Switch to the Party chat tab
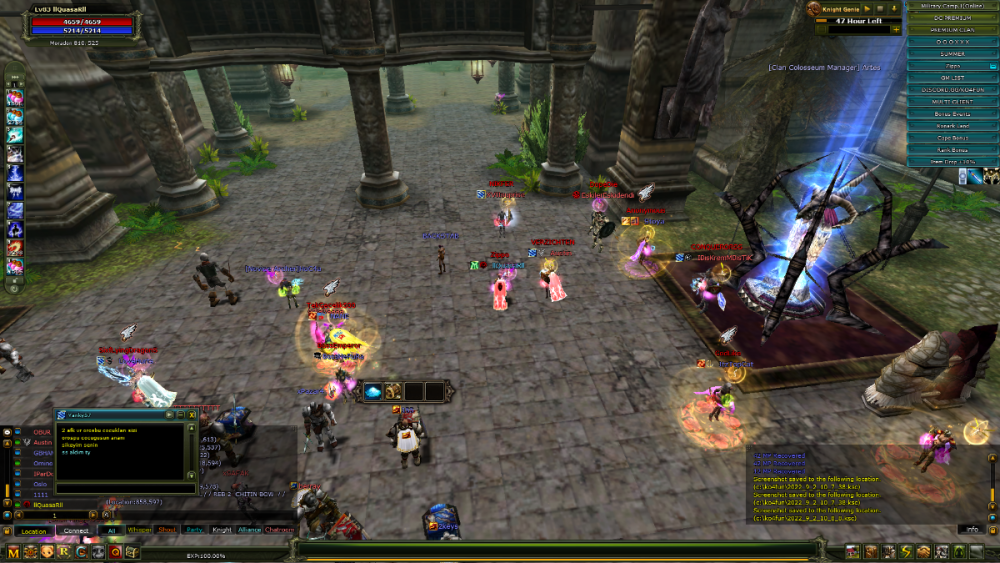This screenshot has height=563, width=1000. (x=194, y=530)
